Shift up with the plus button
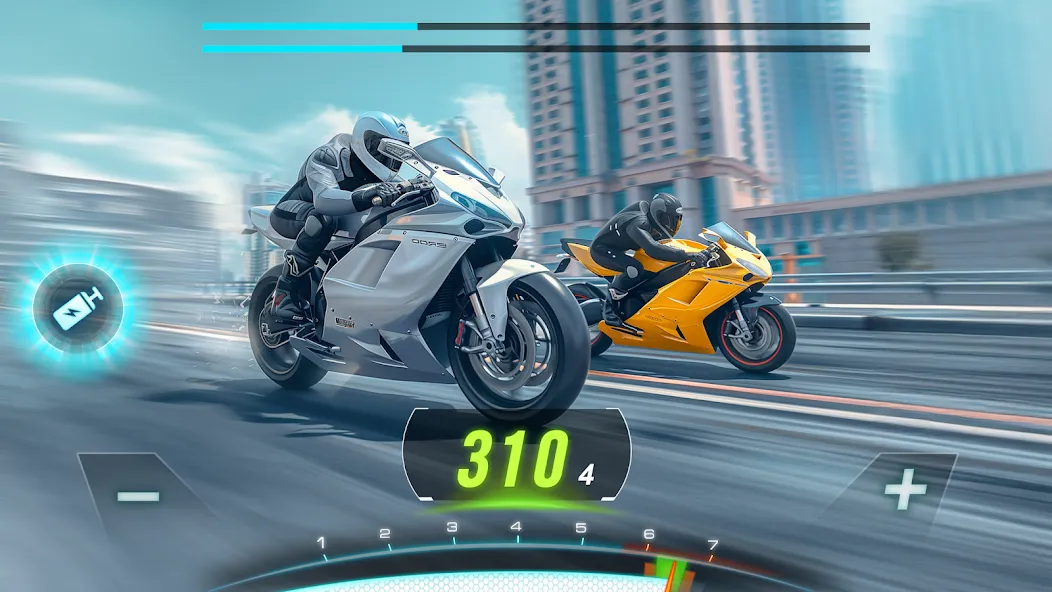The width and height of the screenshot is (1052, 592). (x=905, y=490)
